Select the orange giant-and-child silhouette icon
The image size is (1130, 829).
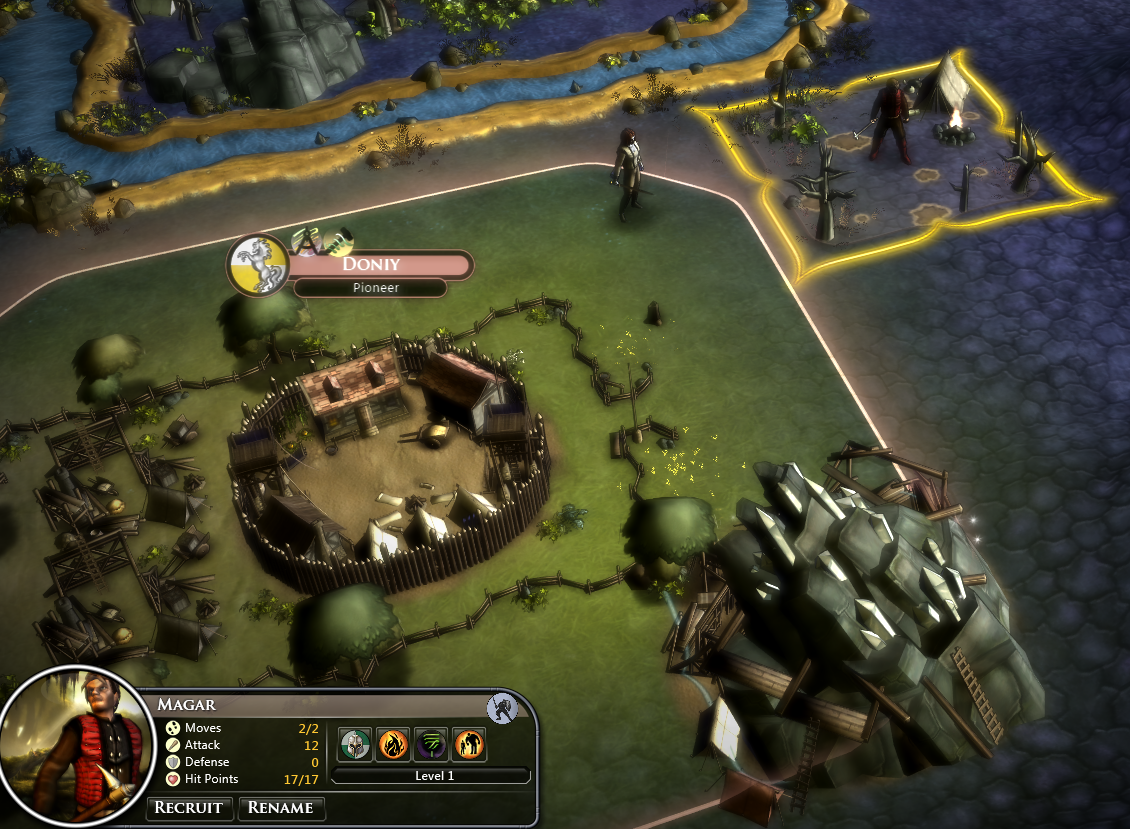point(469,744)
